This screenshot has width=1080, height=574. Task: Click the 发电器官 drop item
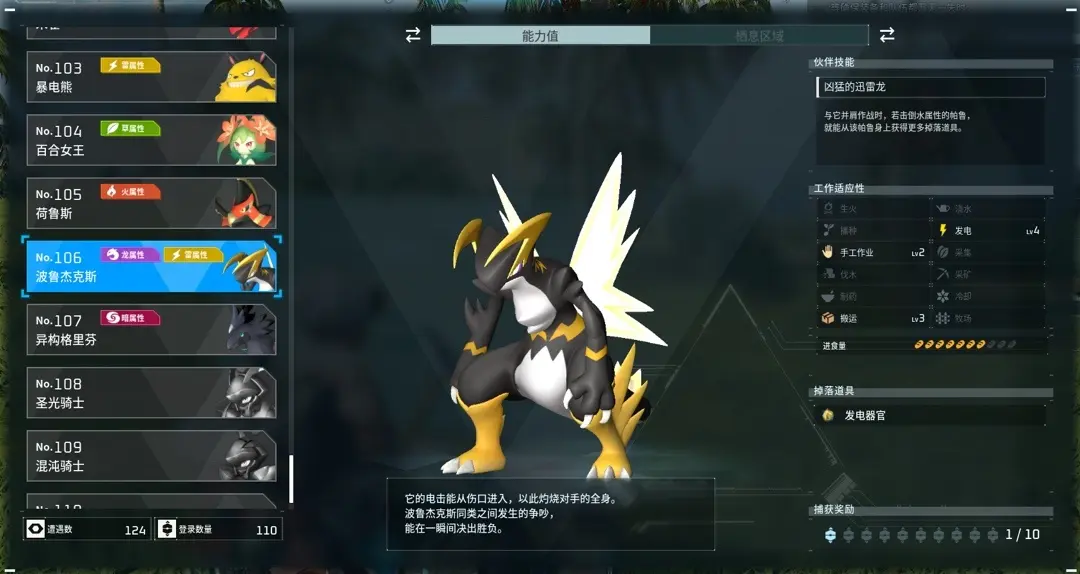pos(931,415)
